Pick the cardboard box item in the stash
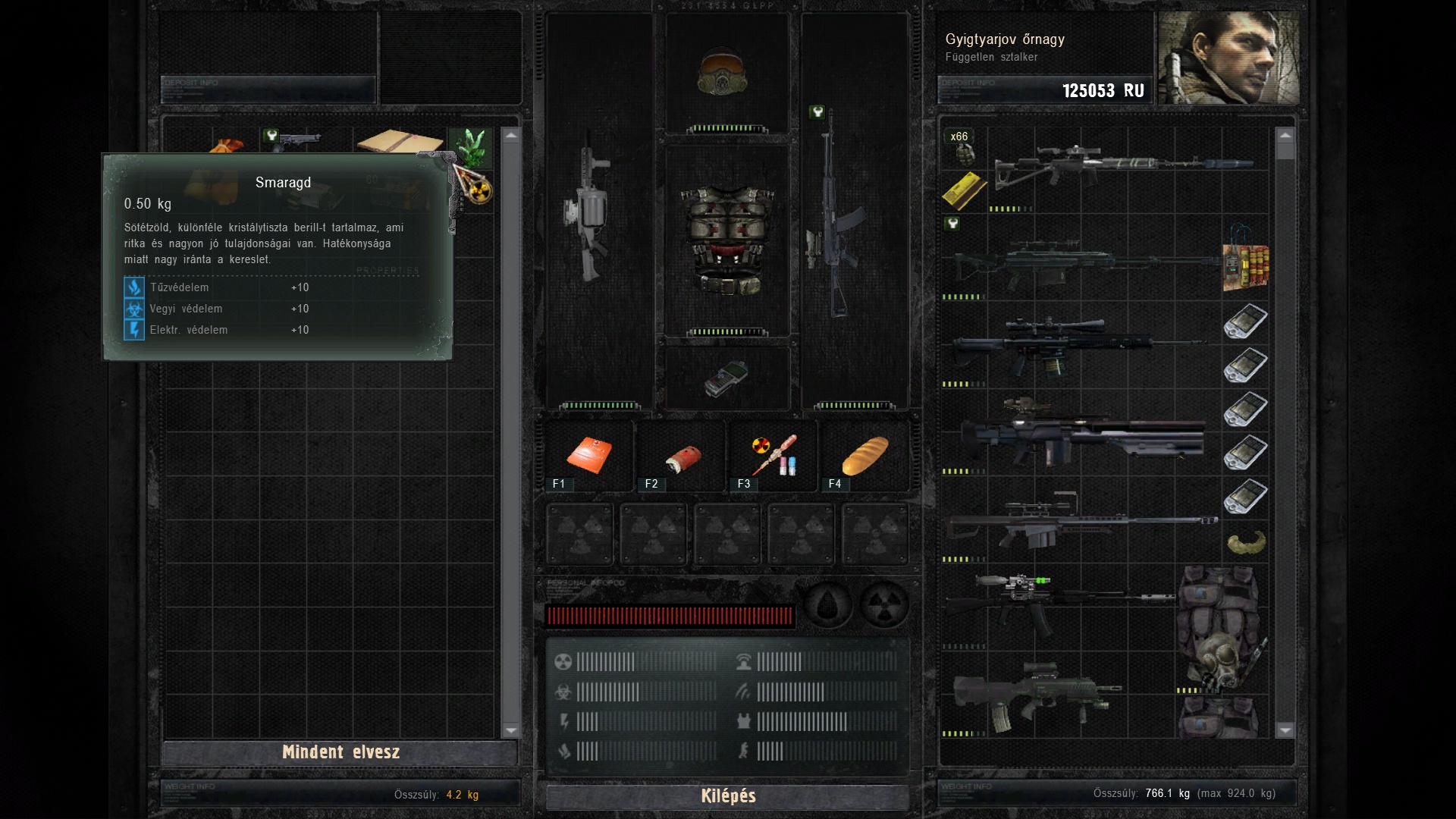 [400, 142]
